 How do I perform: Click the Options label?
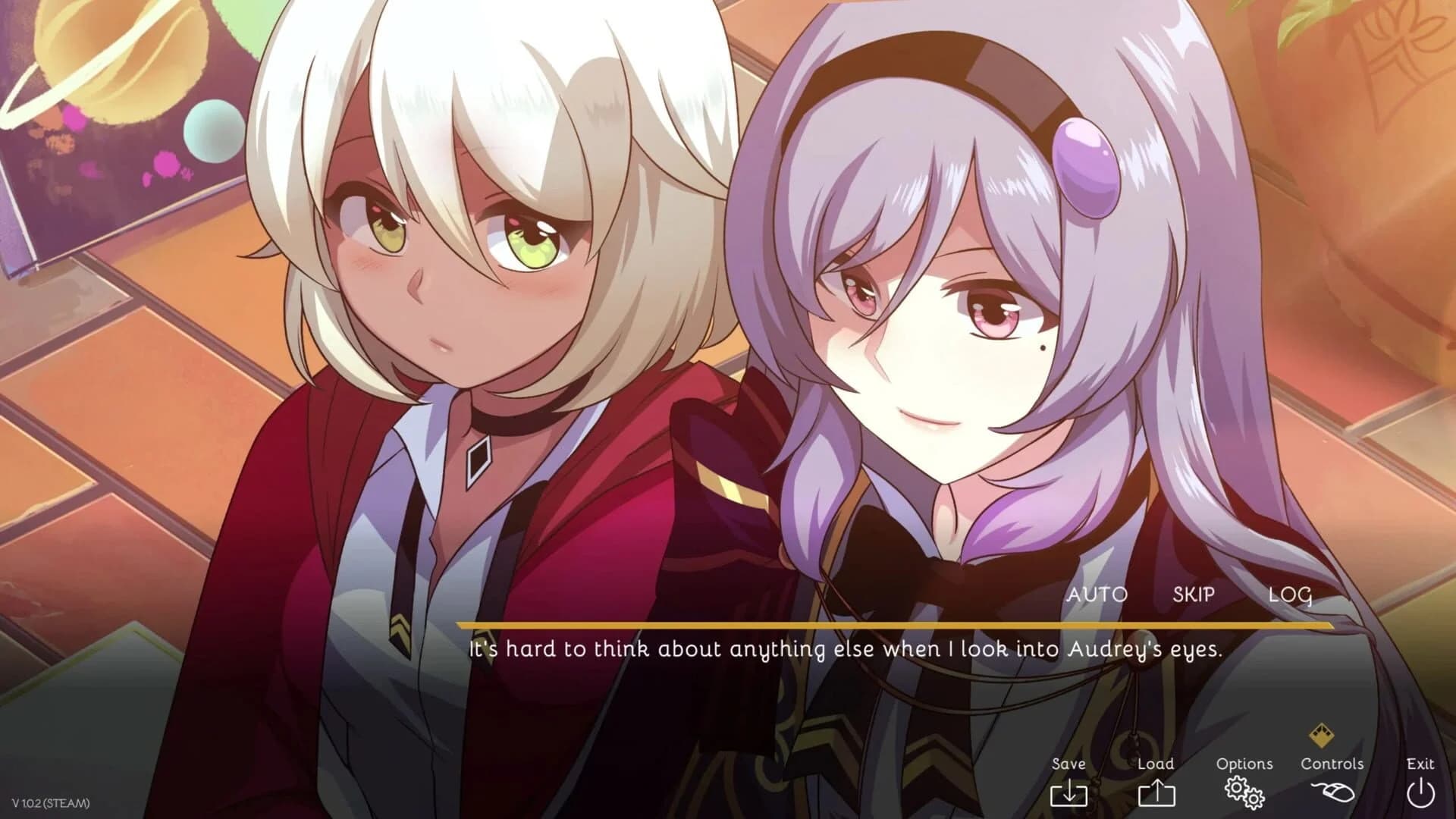tap(1244, 764)
